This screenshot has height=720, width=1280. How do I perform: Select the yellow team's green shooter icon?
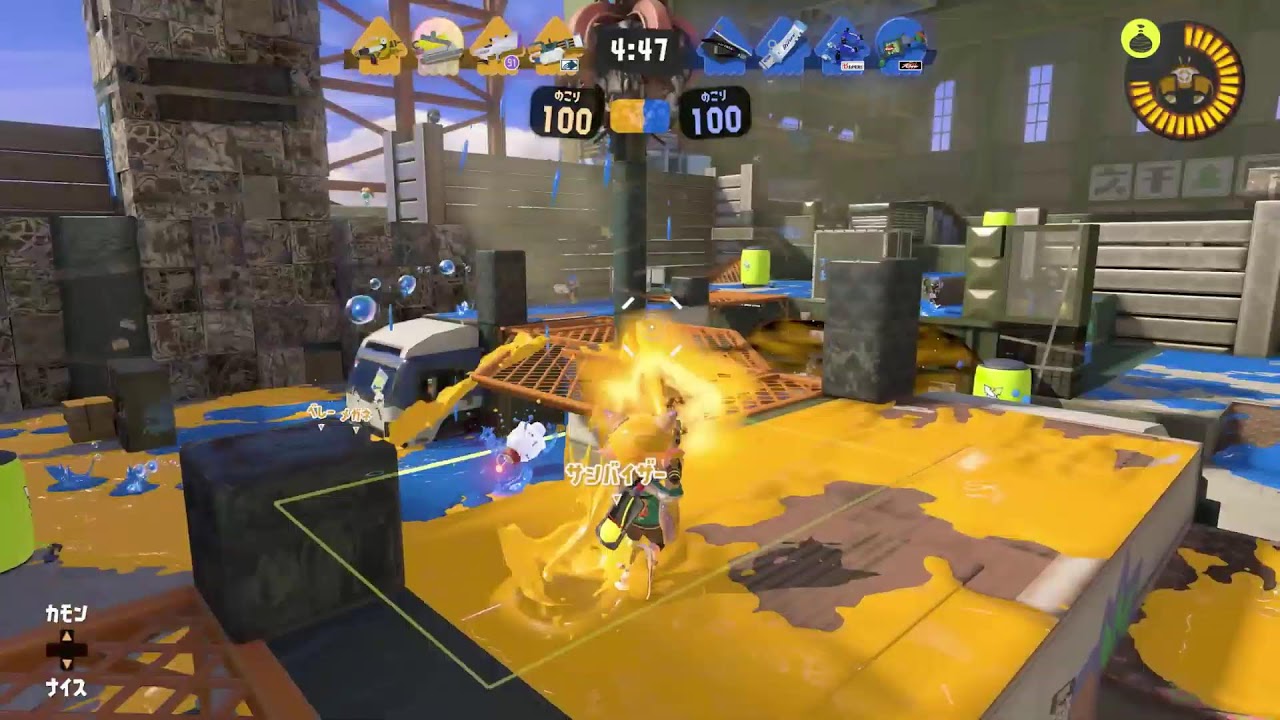point(376,45)
